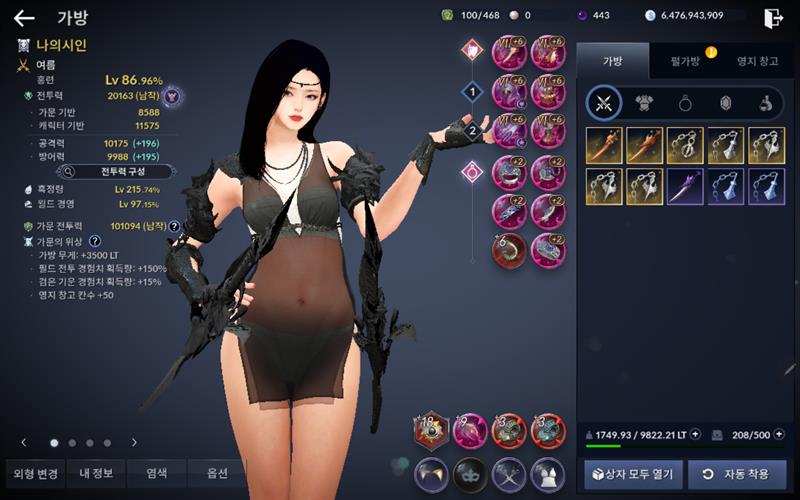The height and width of the screenshot is (500, 800).
Task: Choose the potion flask category filter
Action: click(765, 102)
